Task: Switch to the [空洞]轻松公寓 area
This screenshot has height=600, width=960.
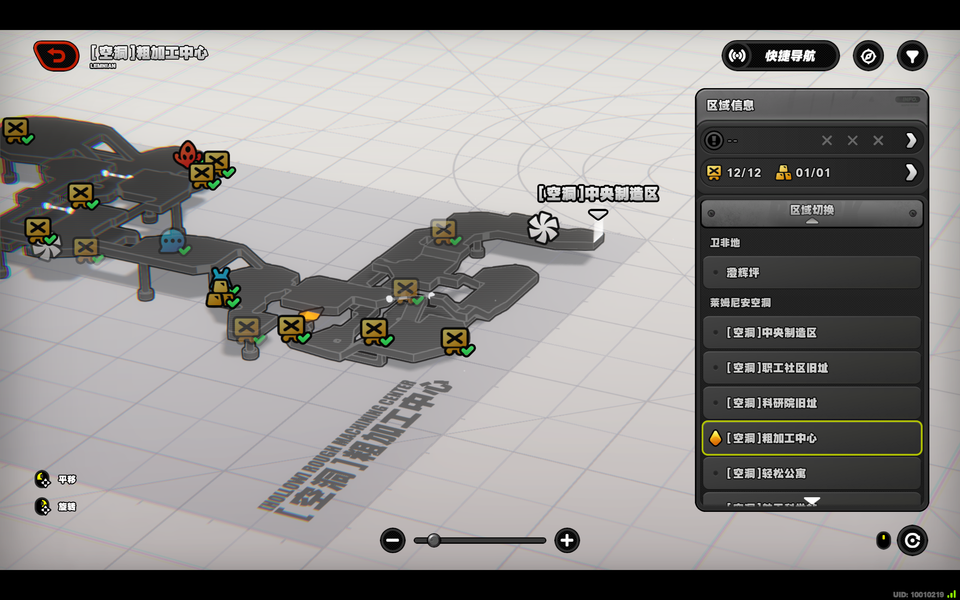Action: (x=811, y=473)
